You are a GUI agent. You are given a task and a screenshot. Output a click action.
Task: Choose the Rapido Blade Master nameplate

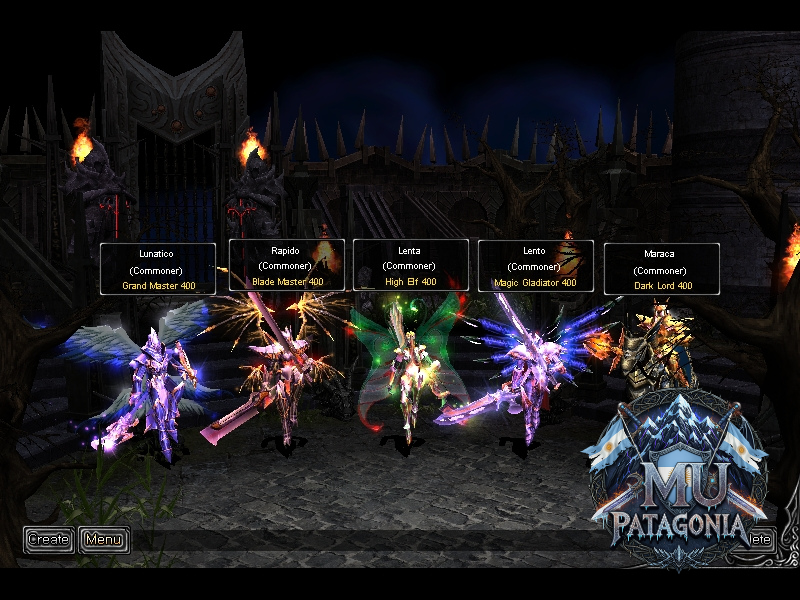(287, 266)
